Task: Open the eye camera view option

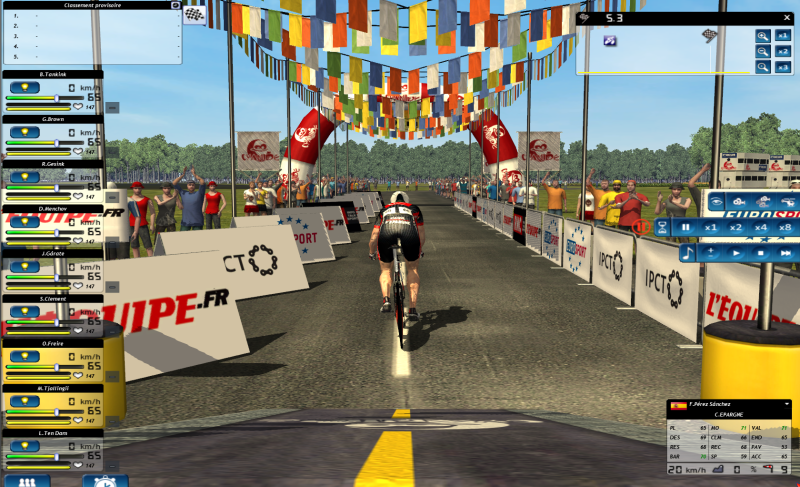Action: coord(716,202)
